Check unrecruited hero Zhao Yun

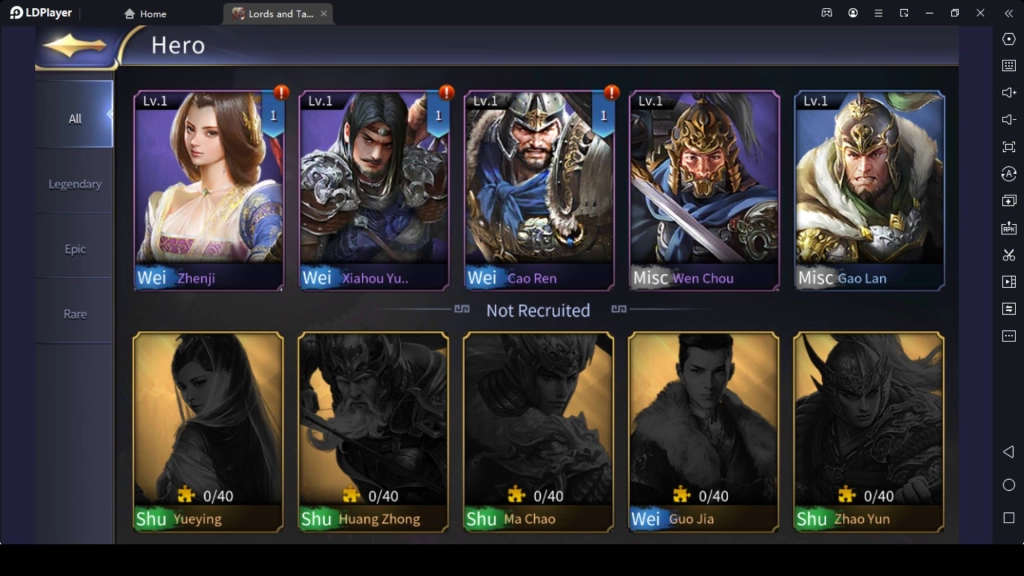(x=869, y=431)
